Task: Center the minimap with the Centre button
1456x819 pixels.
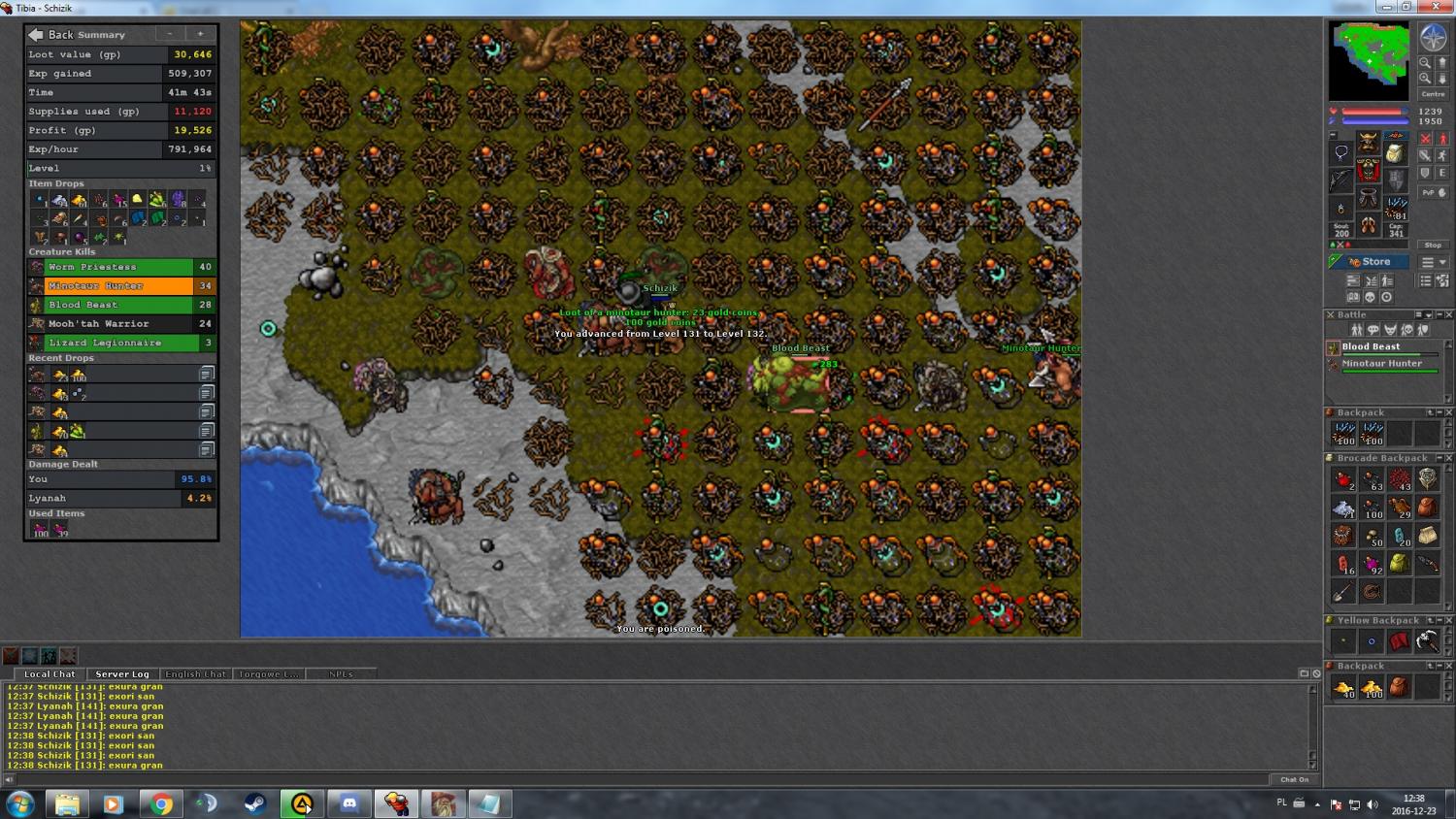Action: coord(1433,94)
